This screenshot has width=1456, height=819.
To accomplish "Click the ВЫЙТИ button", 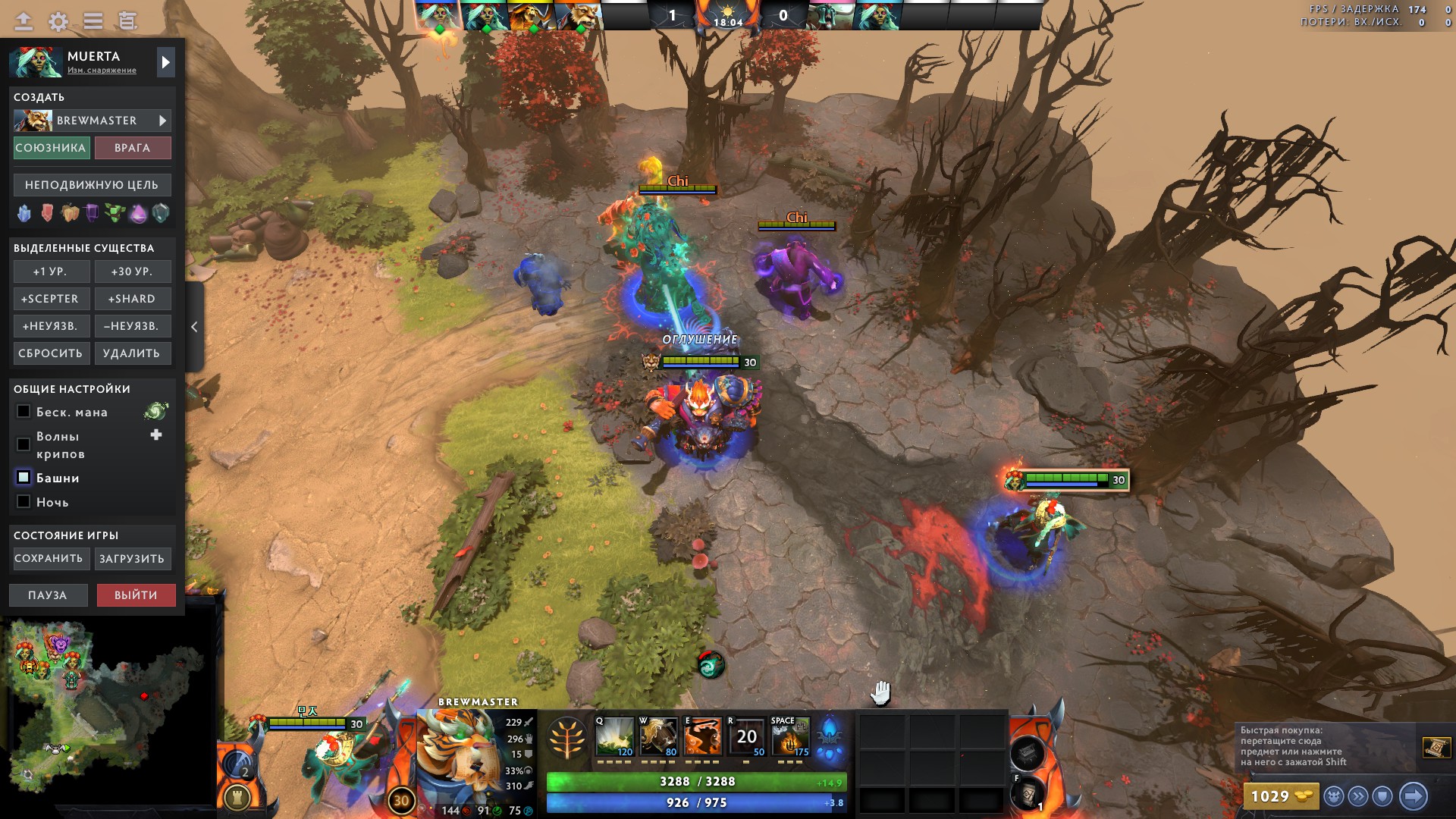I will [x=136, y=595].
